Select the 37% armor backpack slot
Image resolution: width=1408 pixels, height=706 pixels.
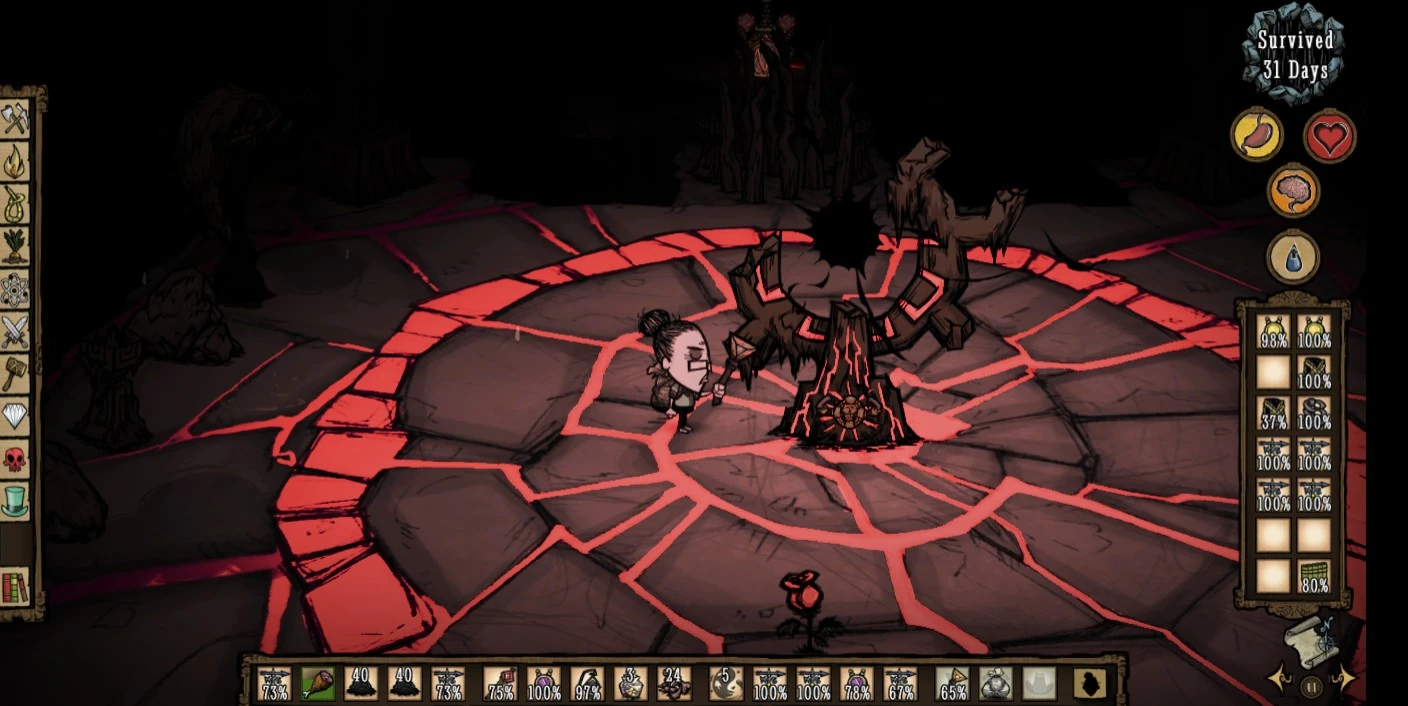[1273, 414]
